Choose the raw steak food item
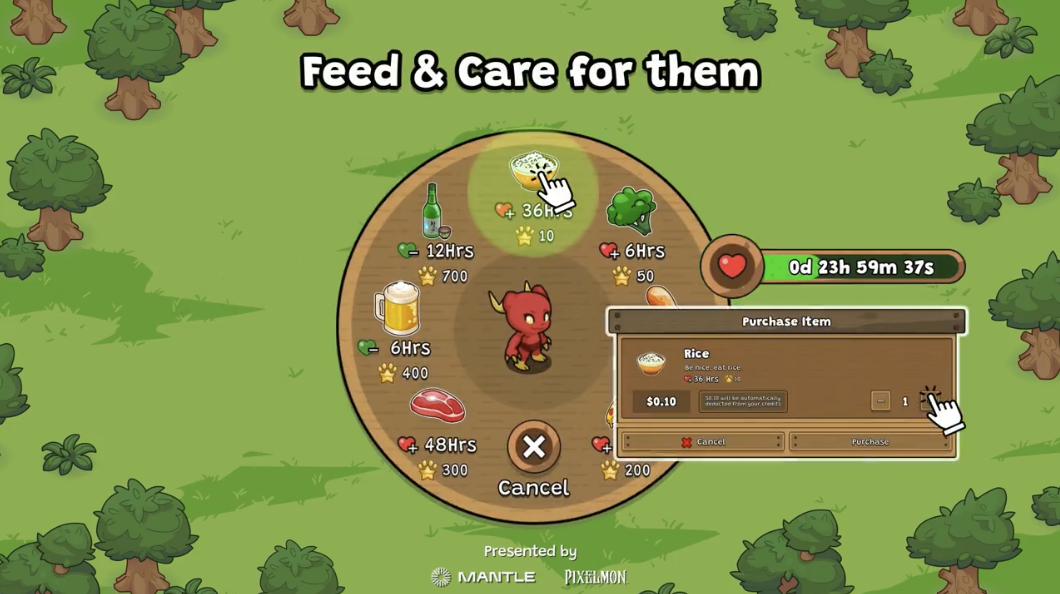 point(437,405)
